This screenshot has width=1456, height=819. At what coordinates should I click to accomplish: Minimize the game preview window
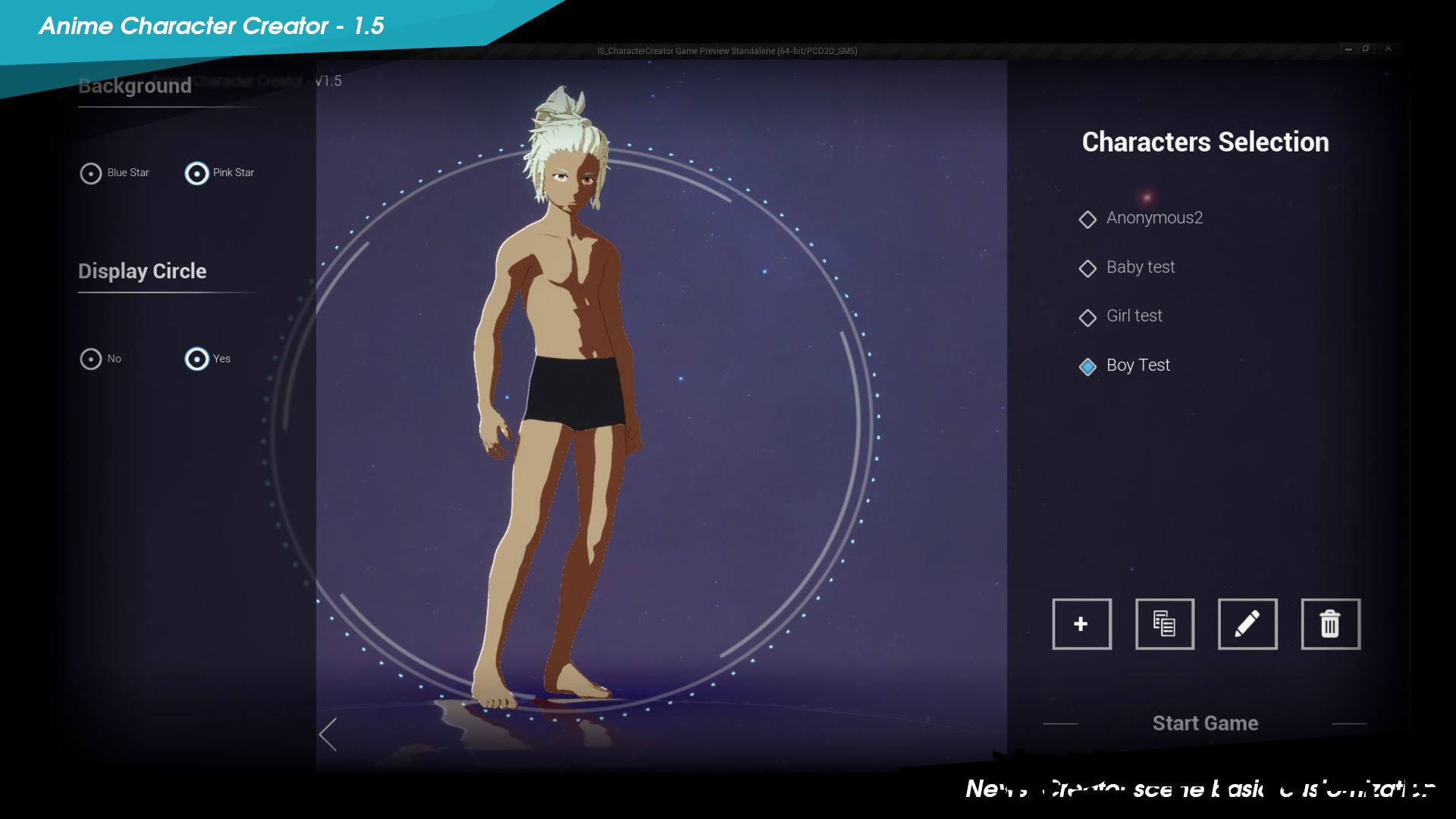point(1348,49)
